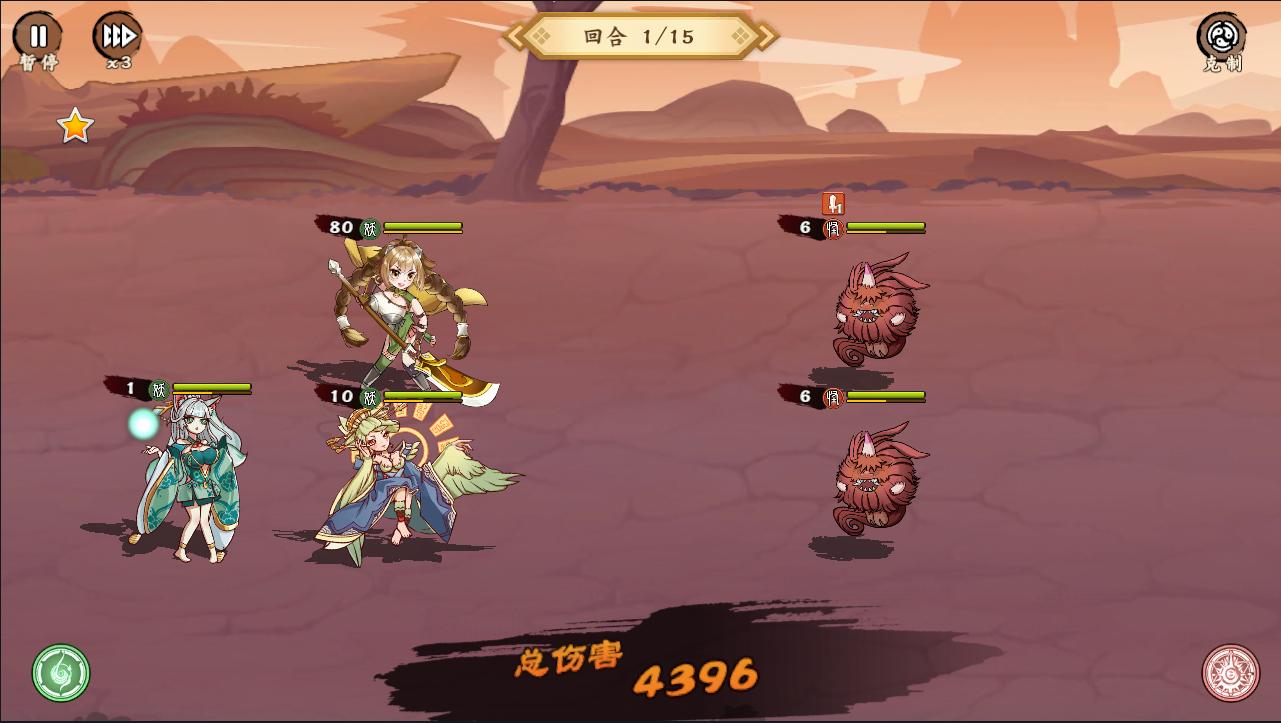Open the 回合 1/15 round banner

[640, 36]
